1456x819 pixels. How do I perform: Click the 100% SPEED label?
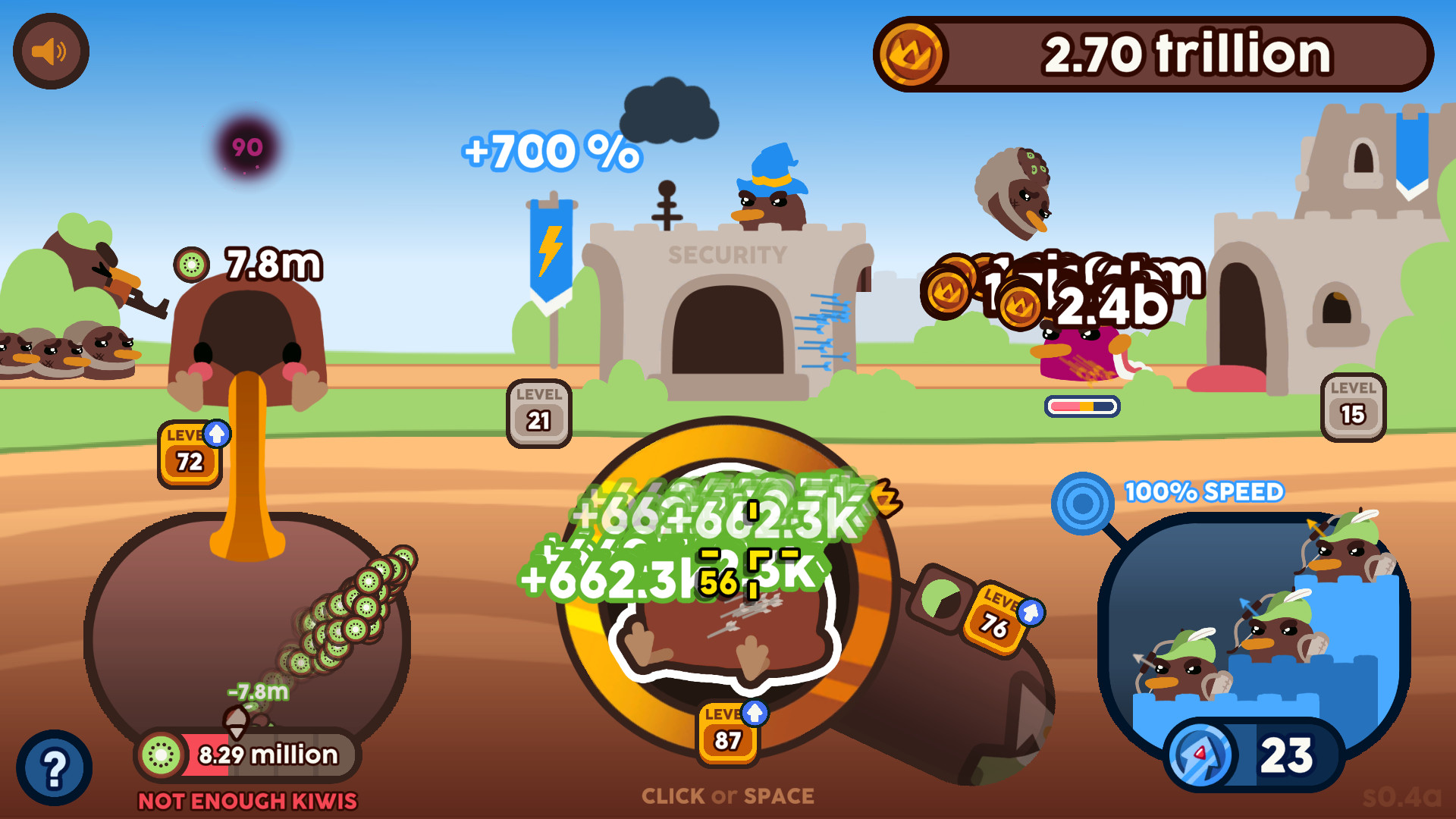[x=1204, y=491]
